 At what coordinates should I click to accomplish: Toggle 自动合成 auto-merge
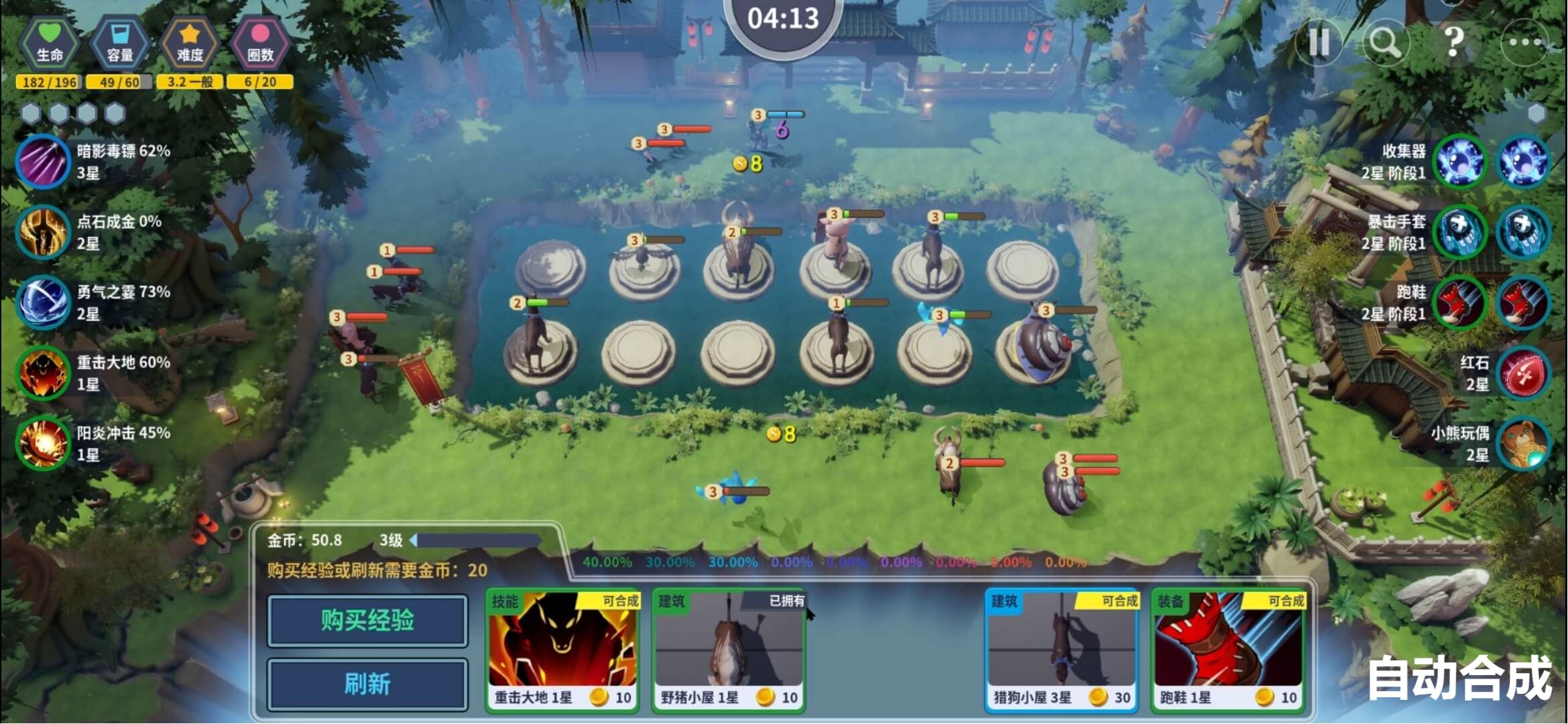pyautogui.click(x=1459, y=678)
